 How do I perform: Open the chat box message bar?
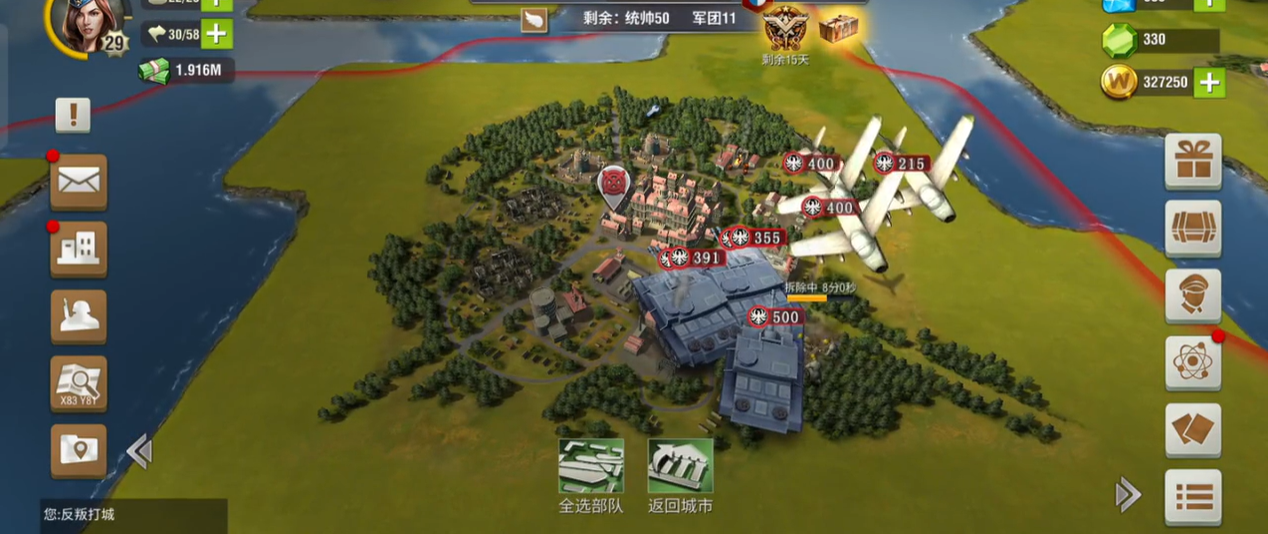tap(133, 515)
